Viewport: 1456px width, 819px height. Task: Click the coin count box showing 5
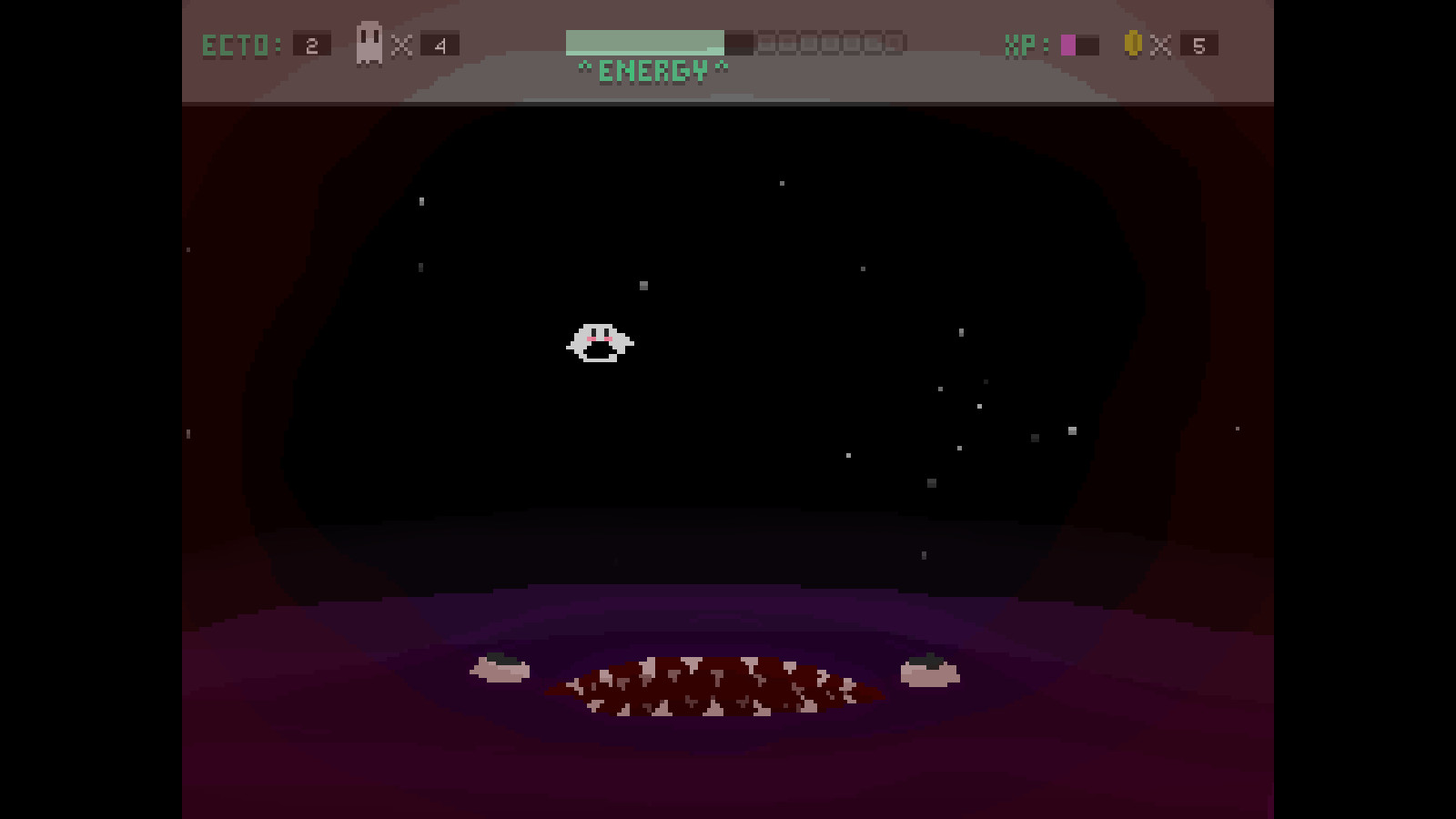point(1199,44)
